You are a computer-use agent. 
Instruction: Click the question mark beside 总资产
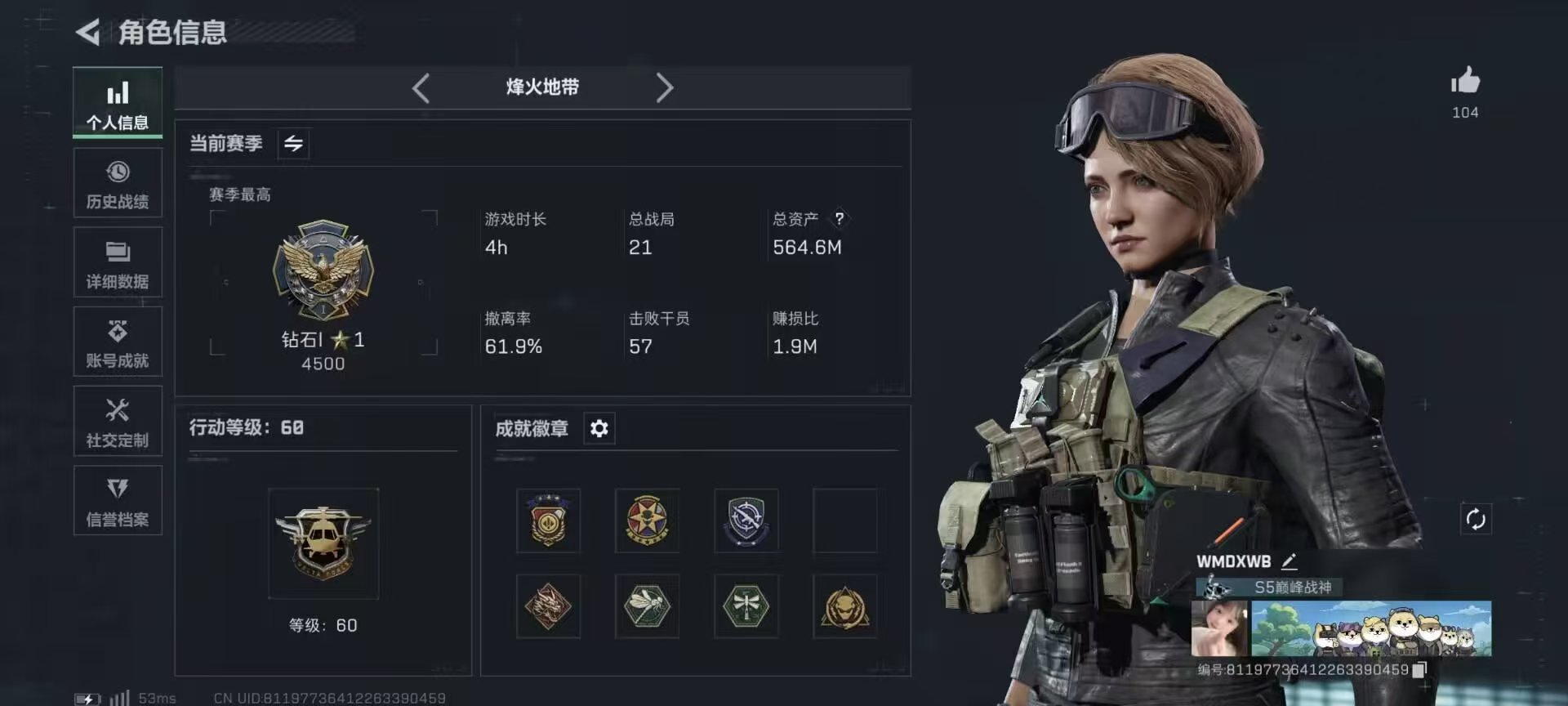[839, 218]
